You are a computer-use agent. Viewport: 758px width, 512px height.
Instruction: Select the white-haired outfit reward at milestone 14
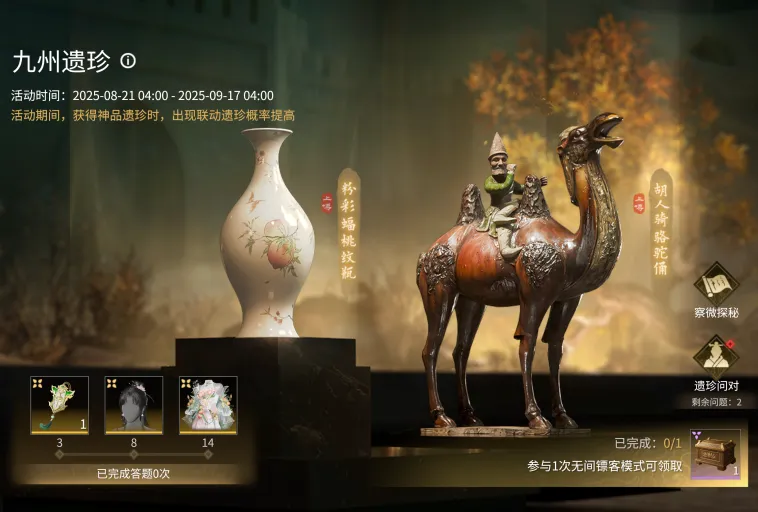208,404
